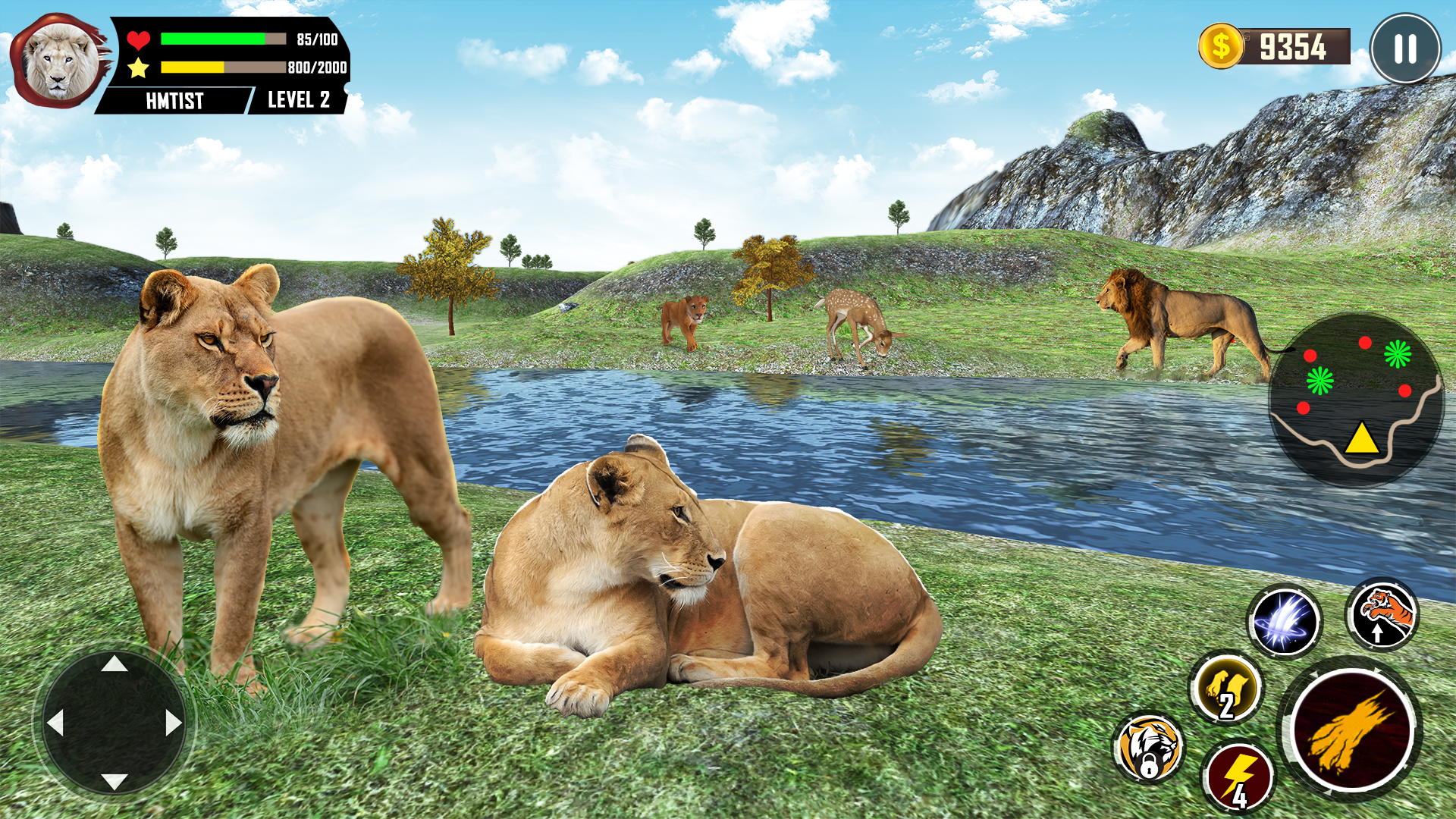Click the red heart health icon
This screenshot has height=819, width=1456.
coord(138,36)
